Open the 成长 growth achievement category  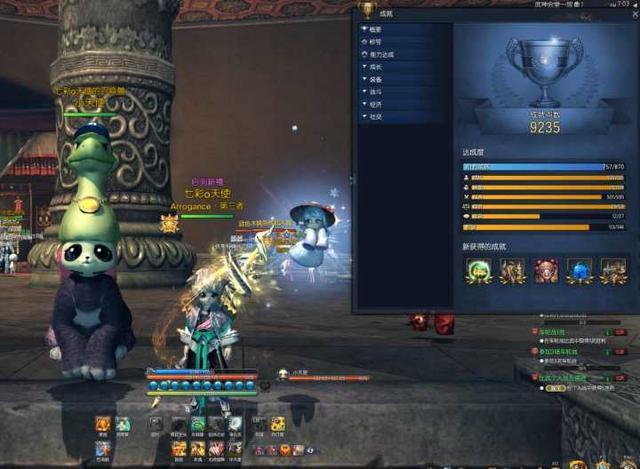(376, 67)
